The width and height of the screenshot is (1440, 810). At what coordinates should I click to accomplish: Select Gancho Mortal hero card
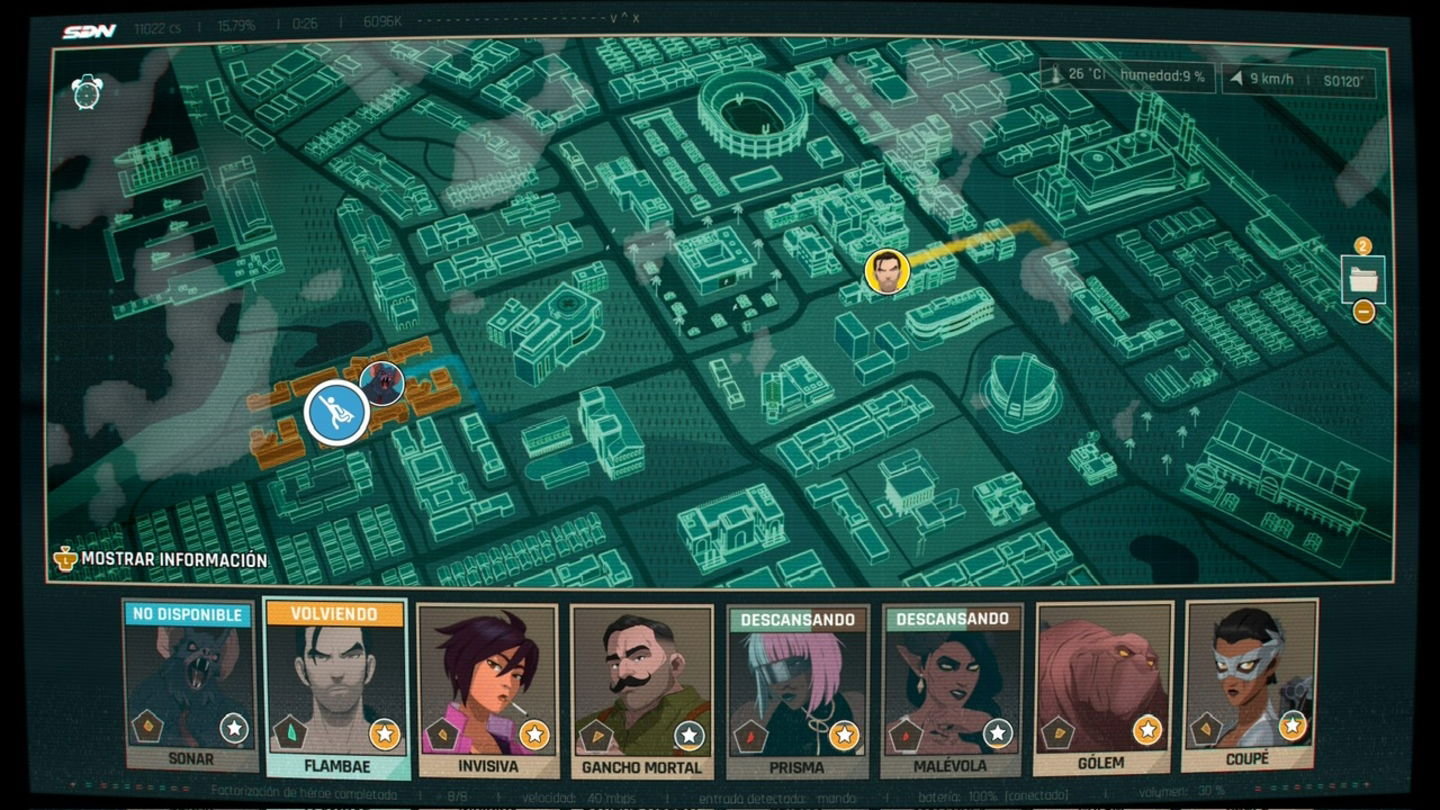pyautogui.click(x=642, y=692)
